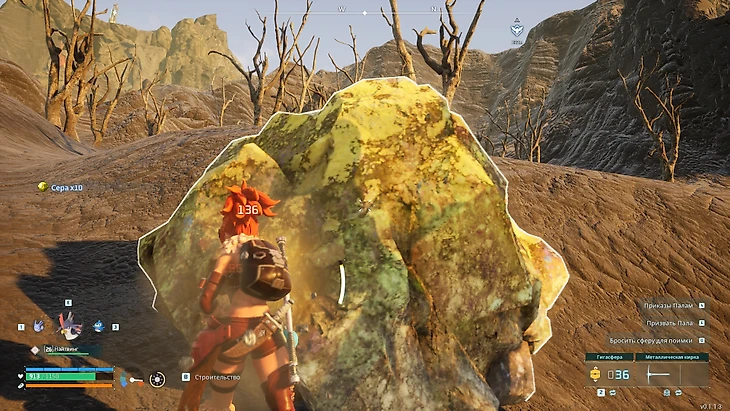
Task: Click the Сера x10 pickup notification
Action: (x=66, y=187)
